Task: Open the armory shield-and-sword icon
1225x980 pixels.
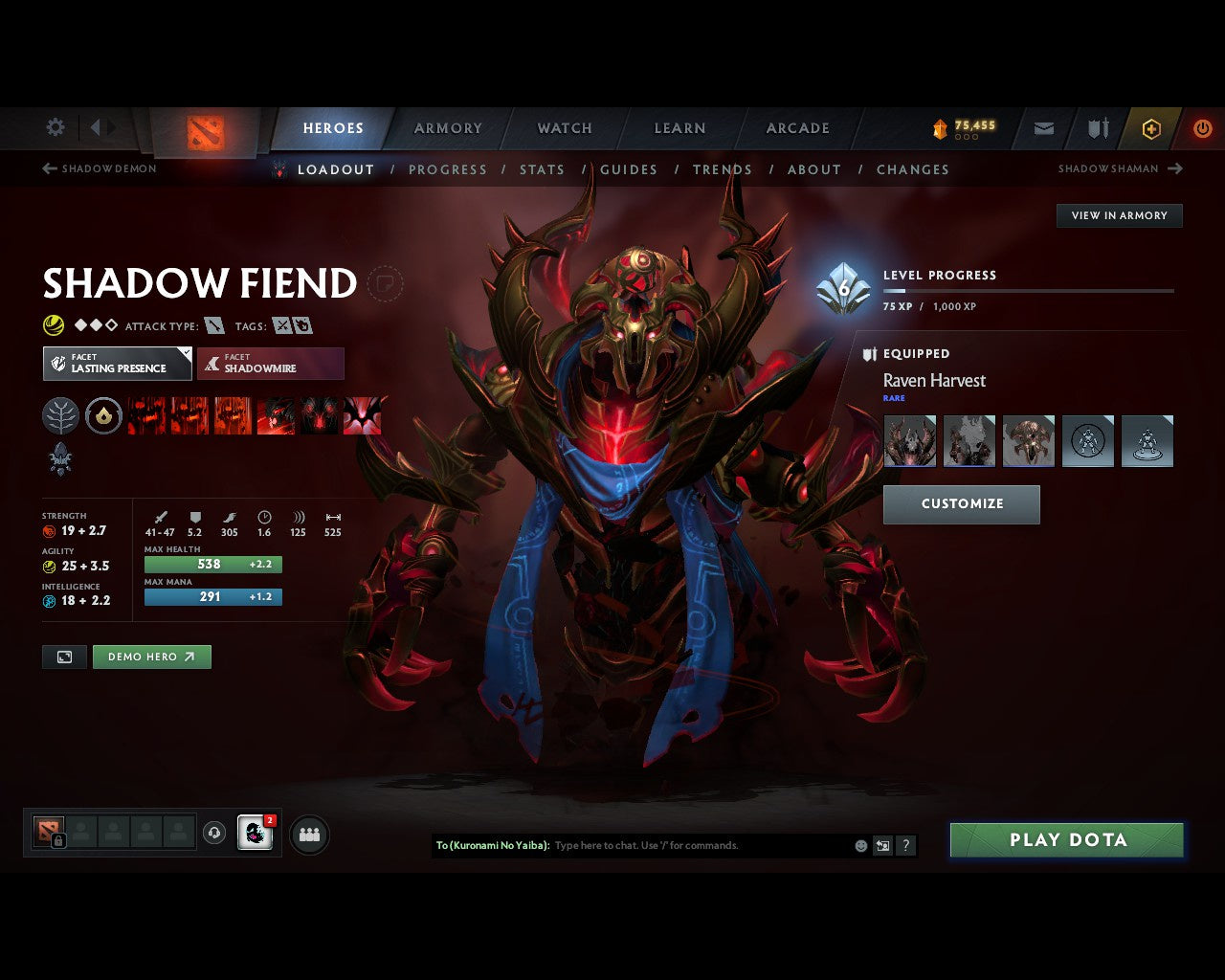Action: click(x=1097, y=127)
